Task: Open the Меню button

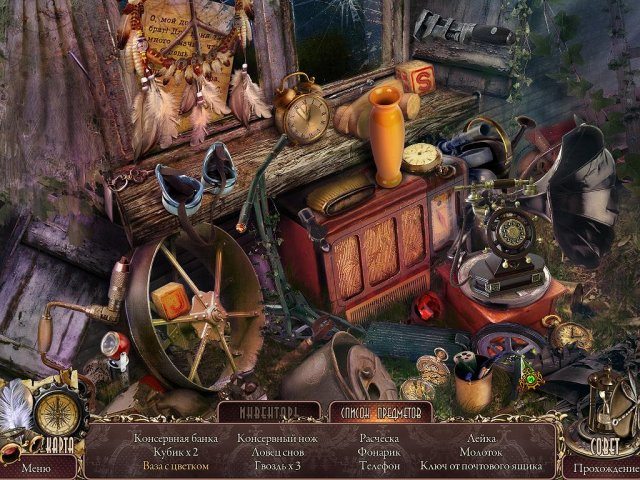Action: 34,466
